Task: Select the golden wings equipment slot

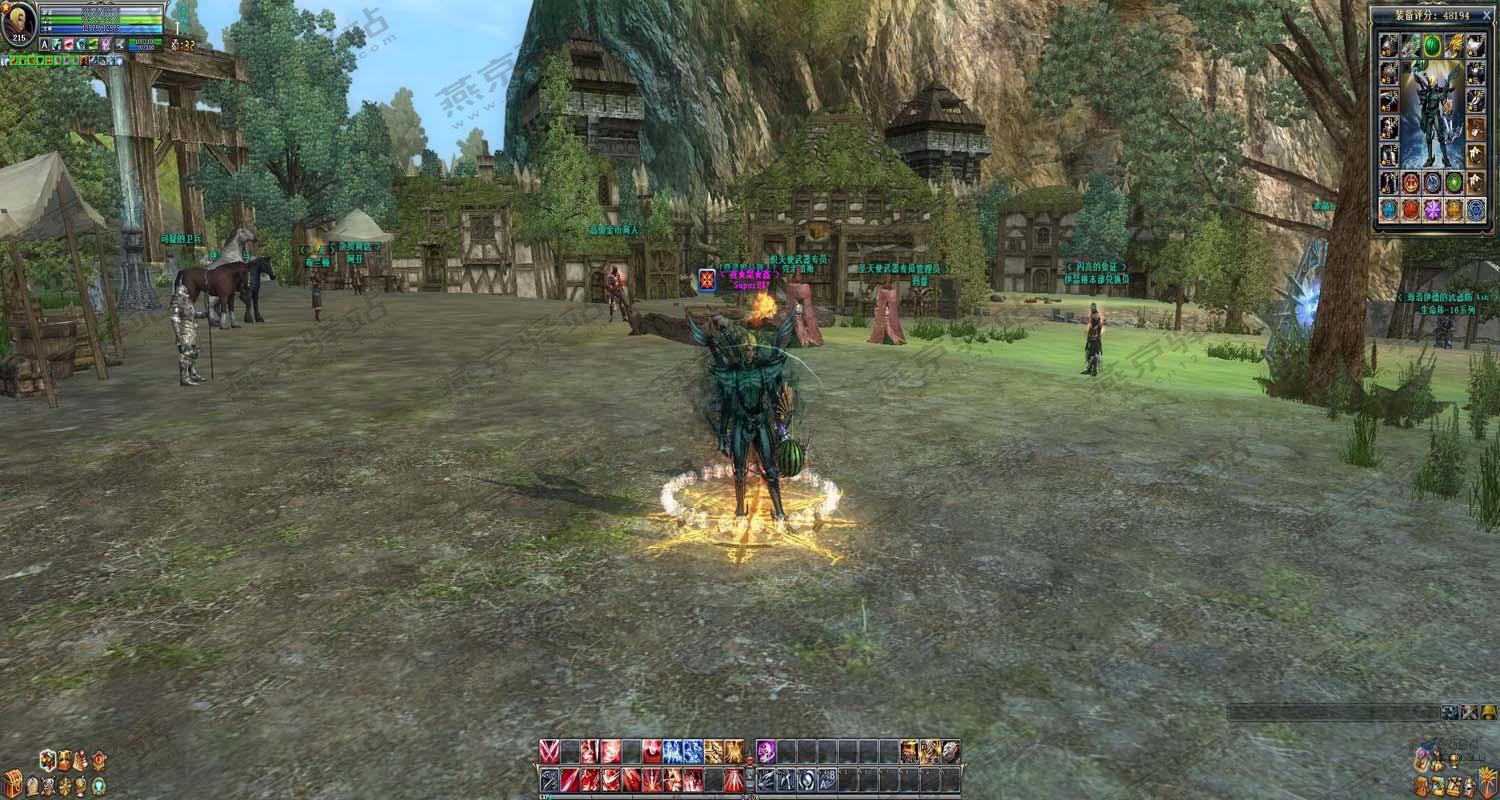Action: (x=1454, y=45)
